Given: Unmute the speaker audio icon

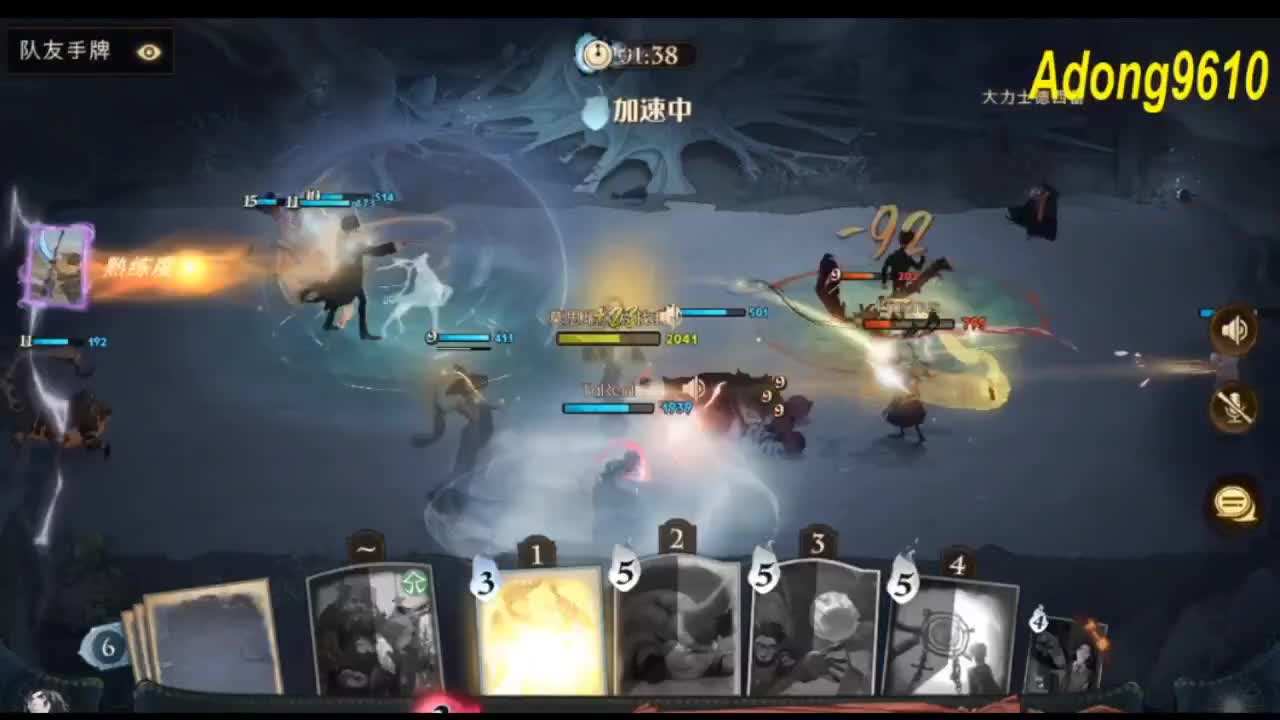Looking at the screenshot, I should 1234,328.
